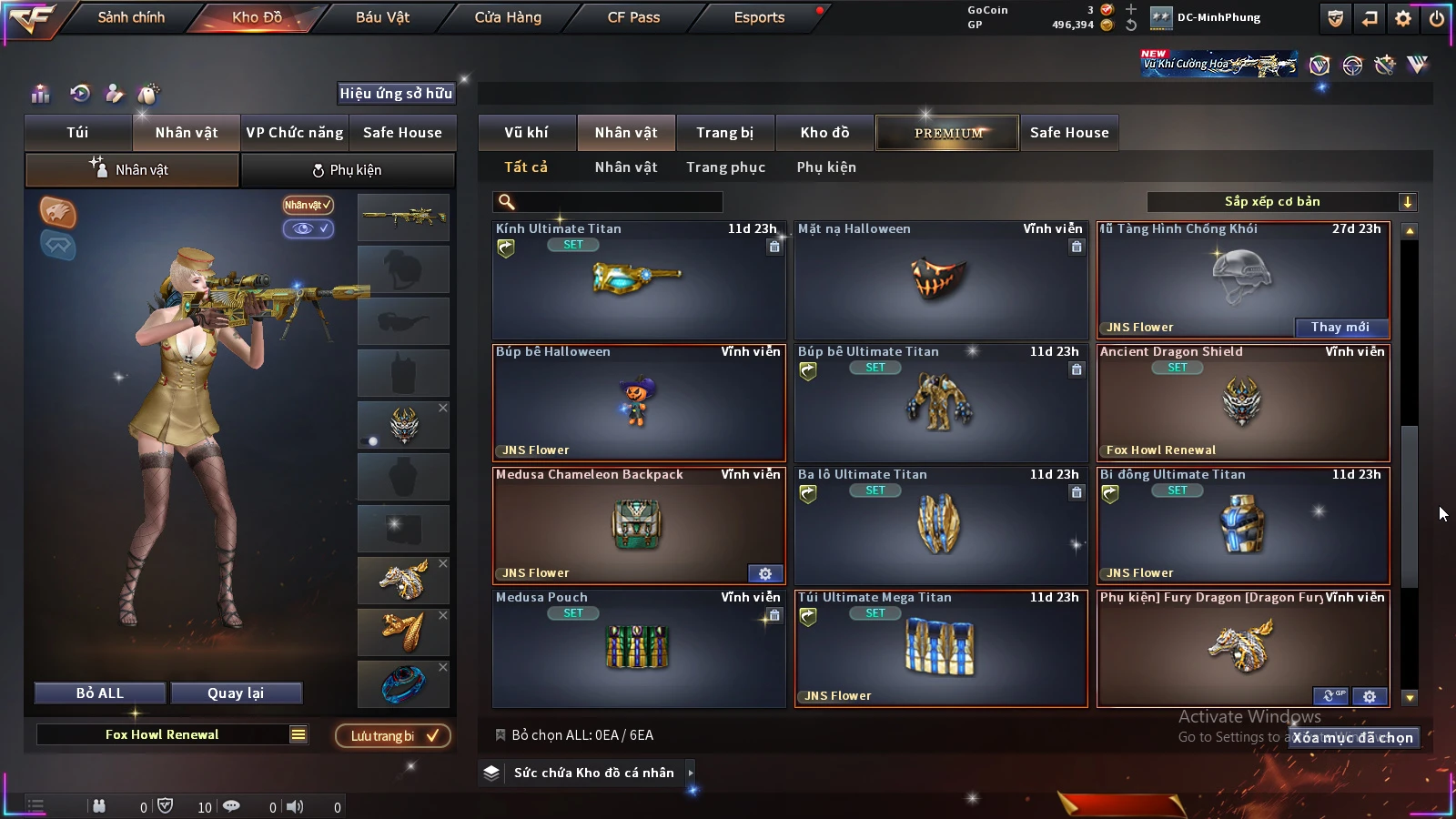This screenshot has width=1456, height=819.
Task: Click Xóa mục đã chọn button
Action: (1353, 738)
